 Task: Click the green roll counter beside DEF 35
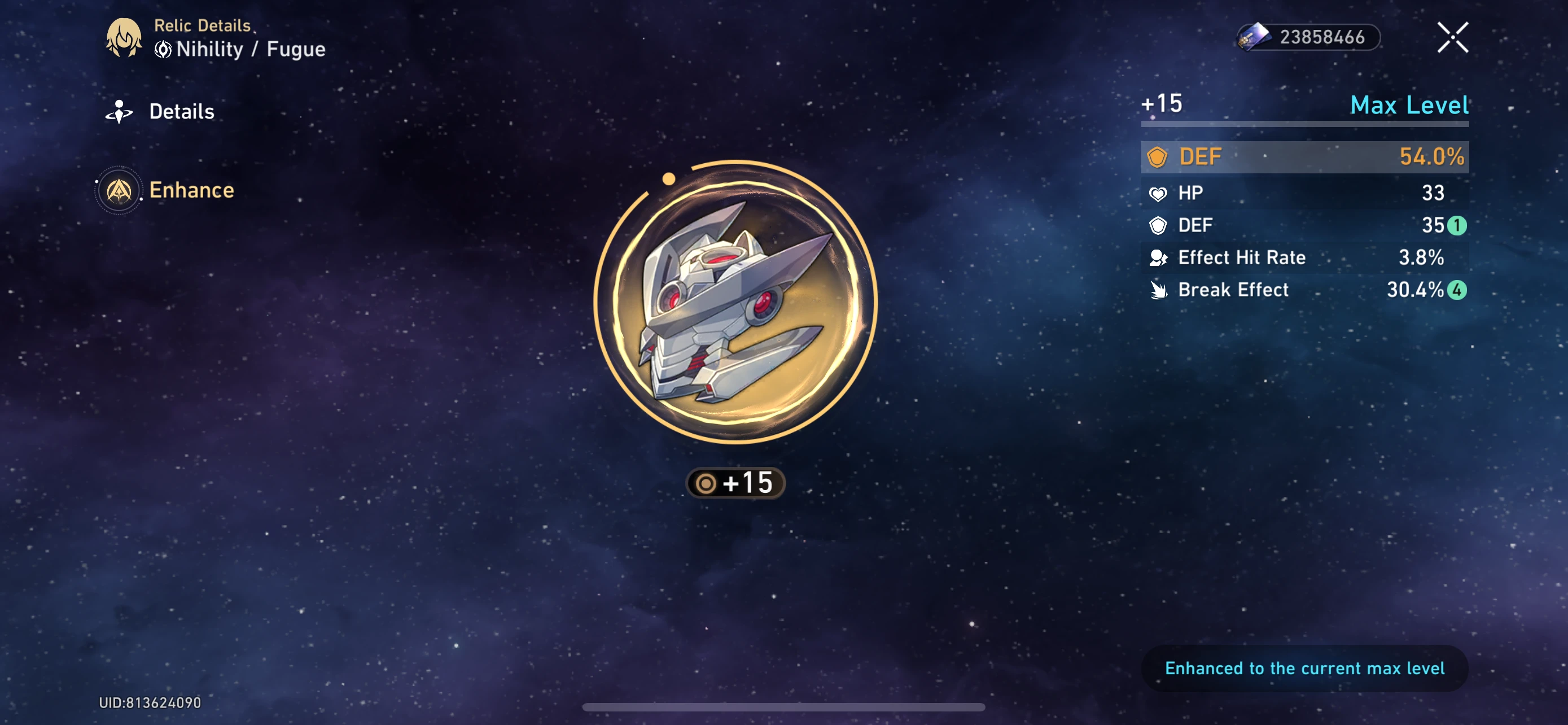point(1458,225)
